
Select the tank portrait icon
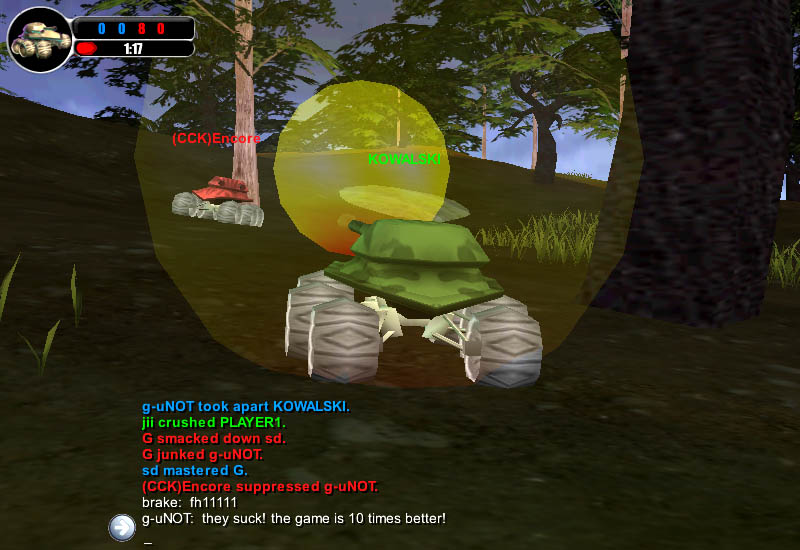39,39
